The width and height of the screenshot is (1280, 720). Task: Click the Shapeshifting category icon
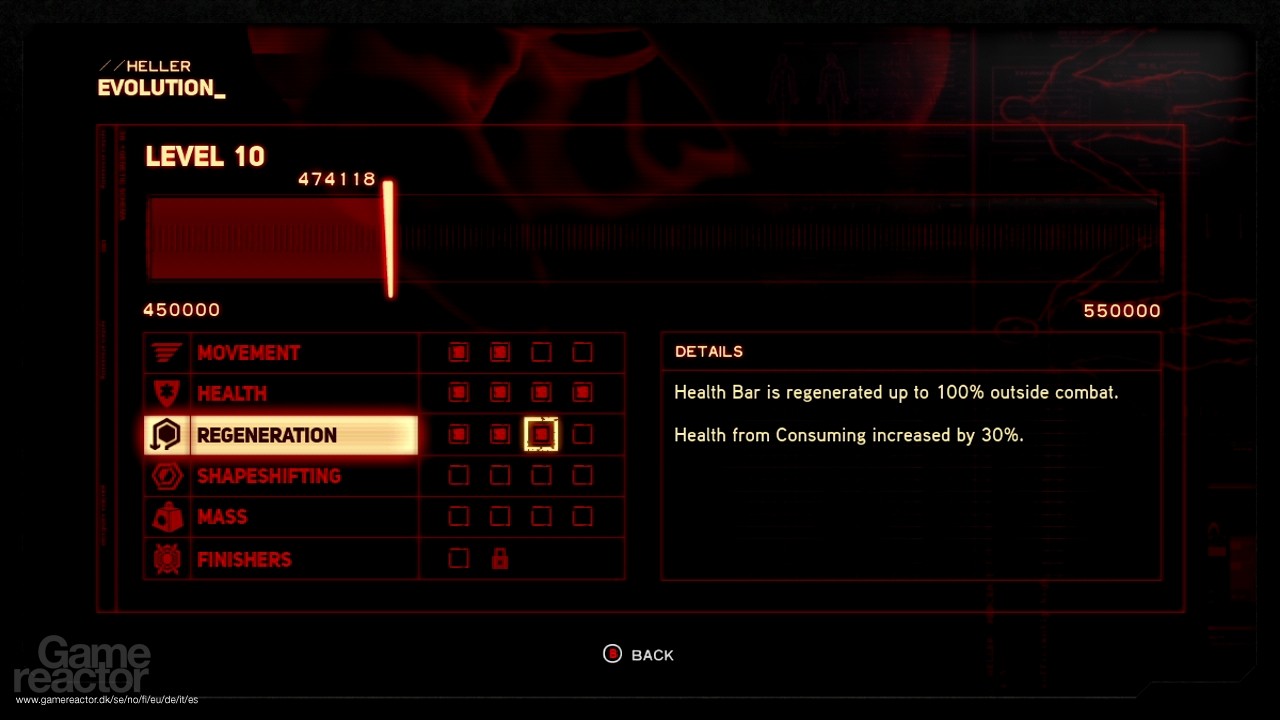[166, 476]
